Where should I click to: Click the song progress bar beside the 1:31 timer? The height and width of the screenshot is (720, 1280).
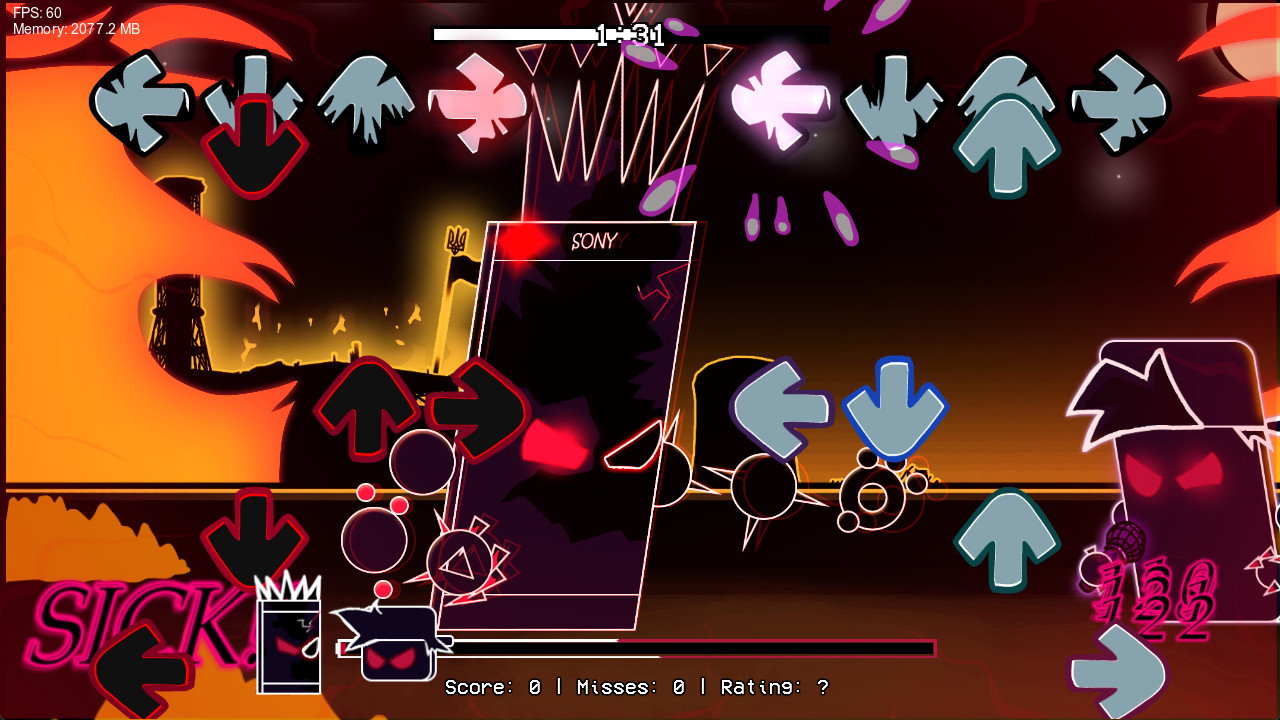point(510,33)
